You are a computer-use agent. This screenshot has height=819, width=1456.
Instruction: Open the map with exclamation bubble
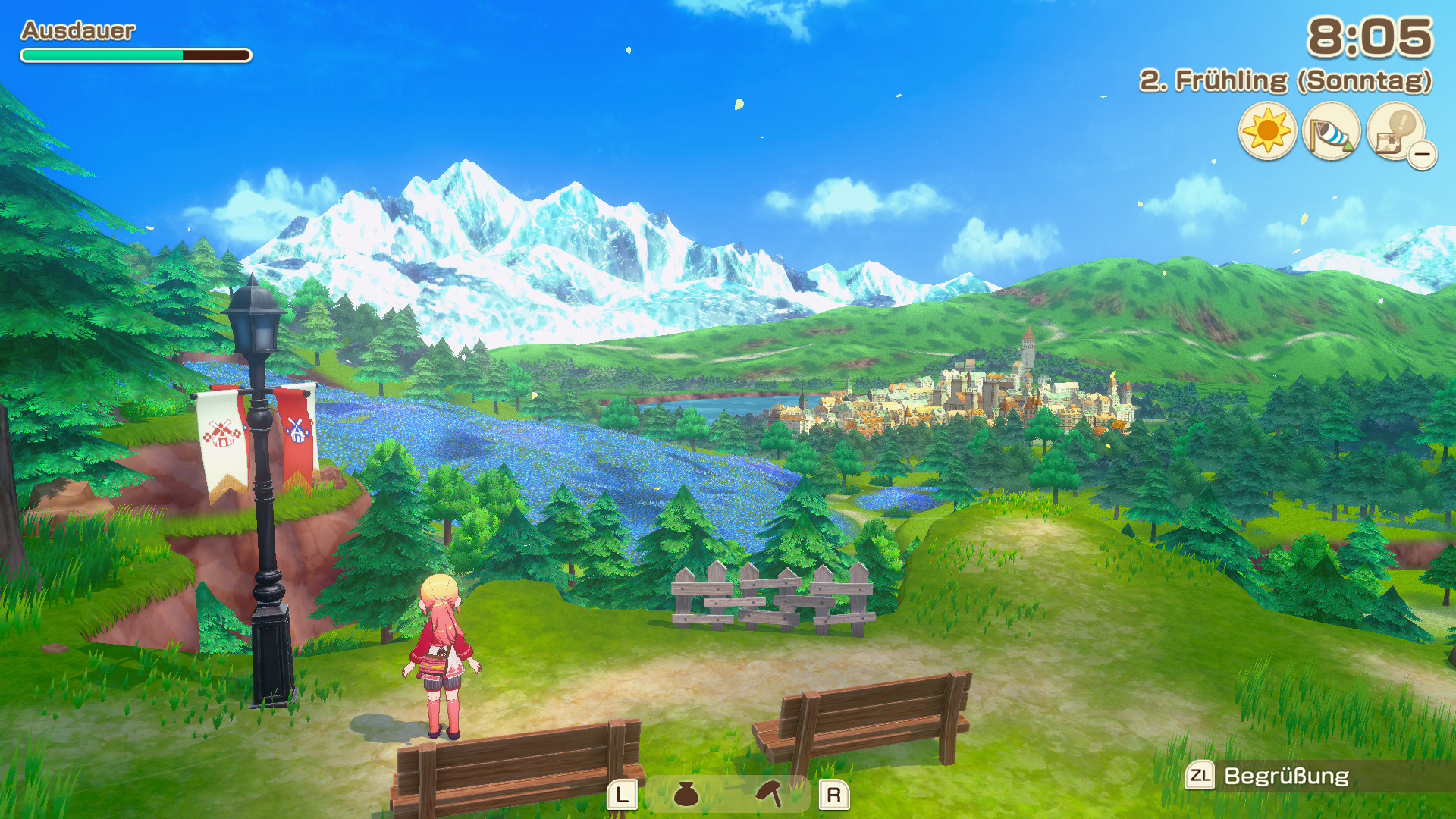[x=1395, y=132]
